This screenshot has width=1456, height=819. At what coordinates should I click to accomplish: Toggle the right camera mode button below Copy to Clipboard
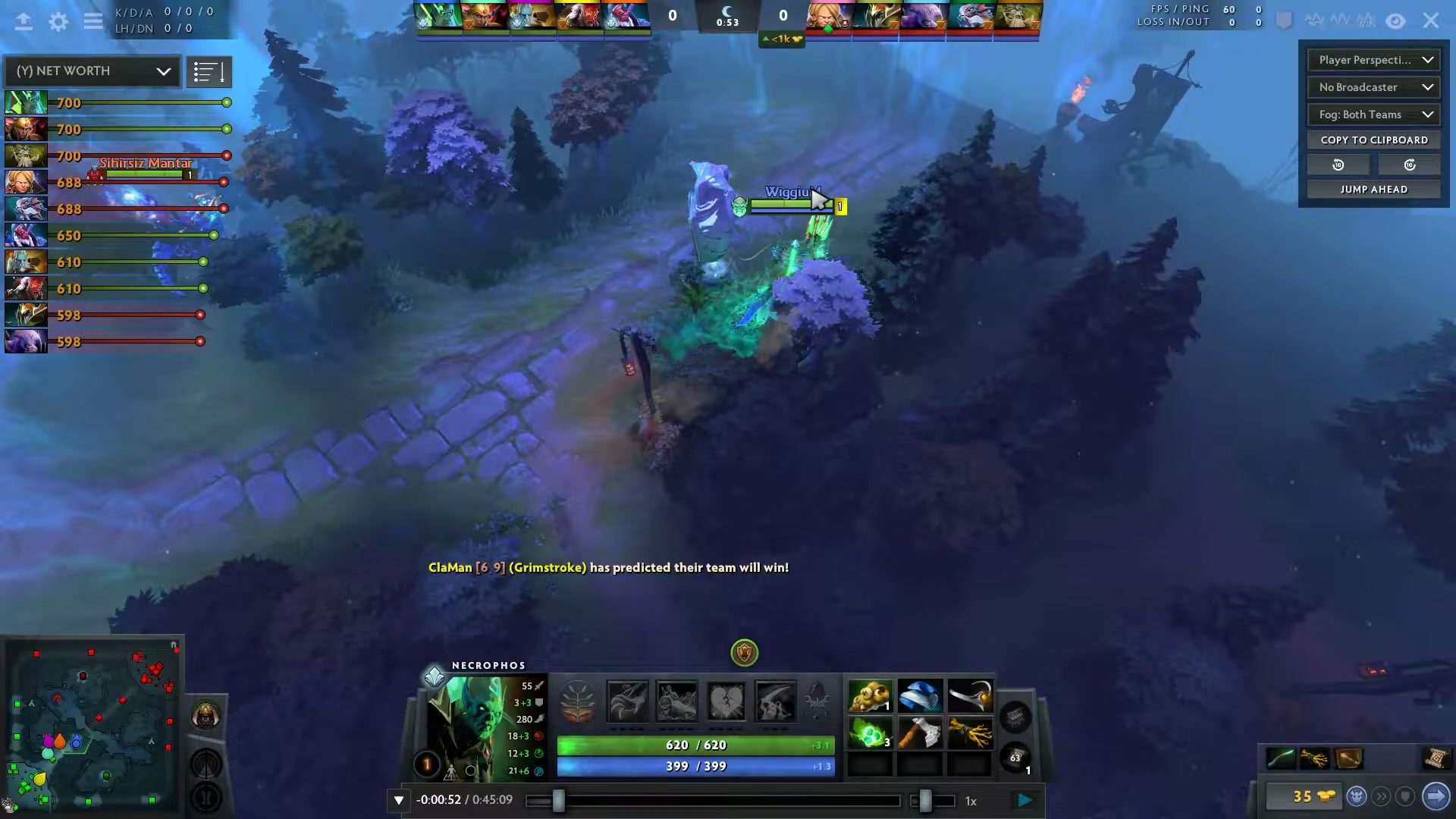point(1409,165)
